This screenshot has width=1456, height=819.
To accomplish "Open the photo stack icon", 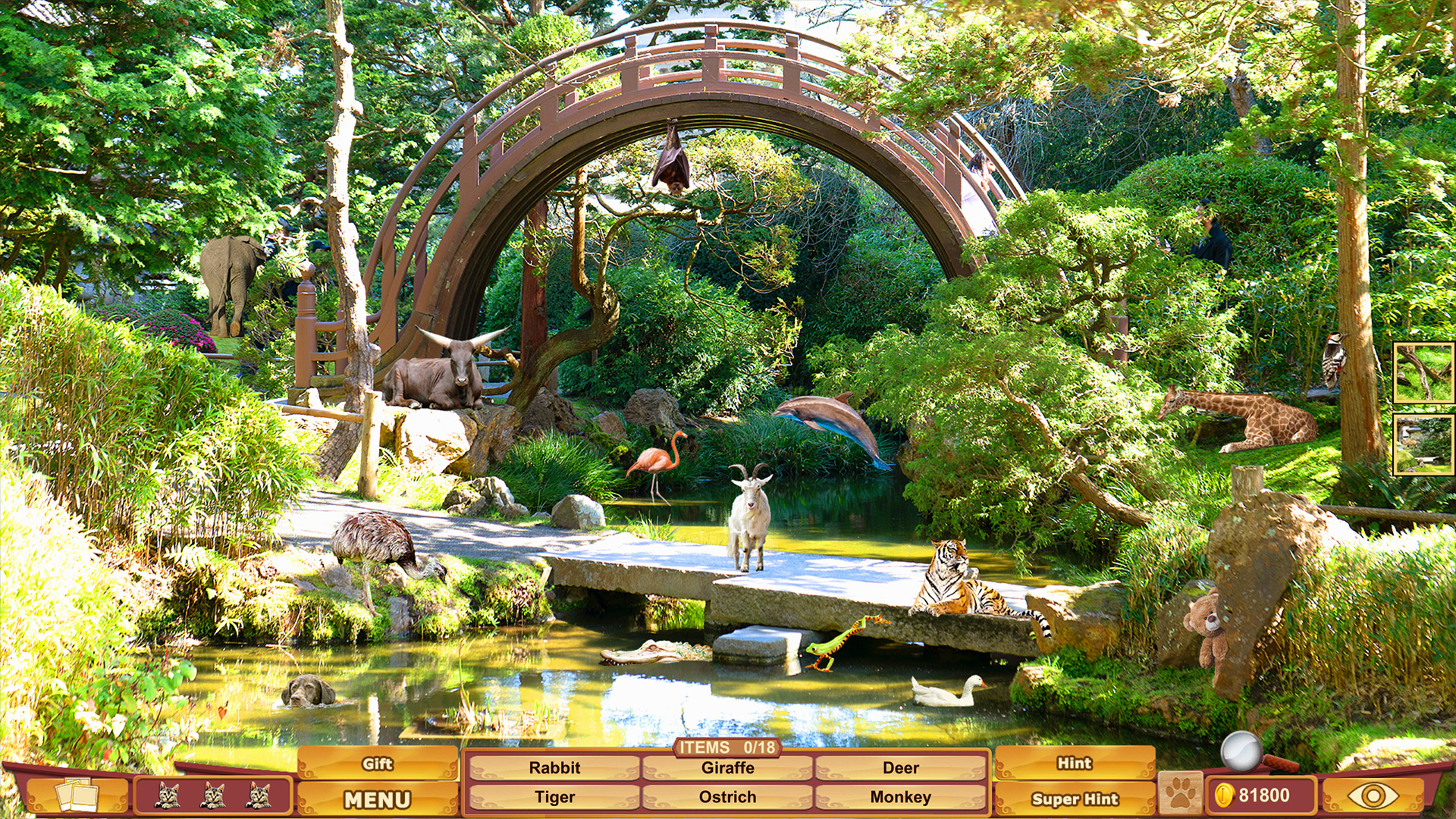I will 77,795.
